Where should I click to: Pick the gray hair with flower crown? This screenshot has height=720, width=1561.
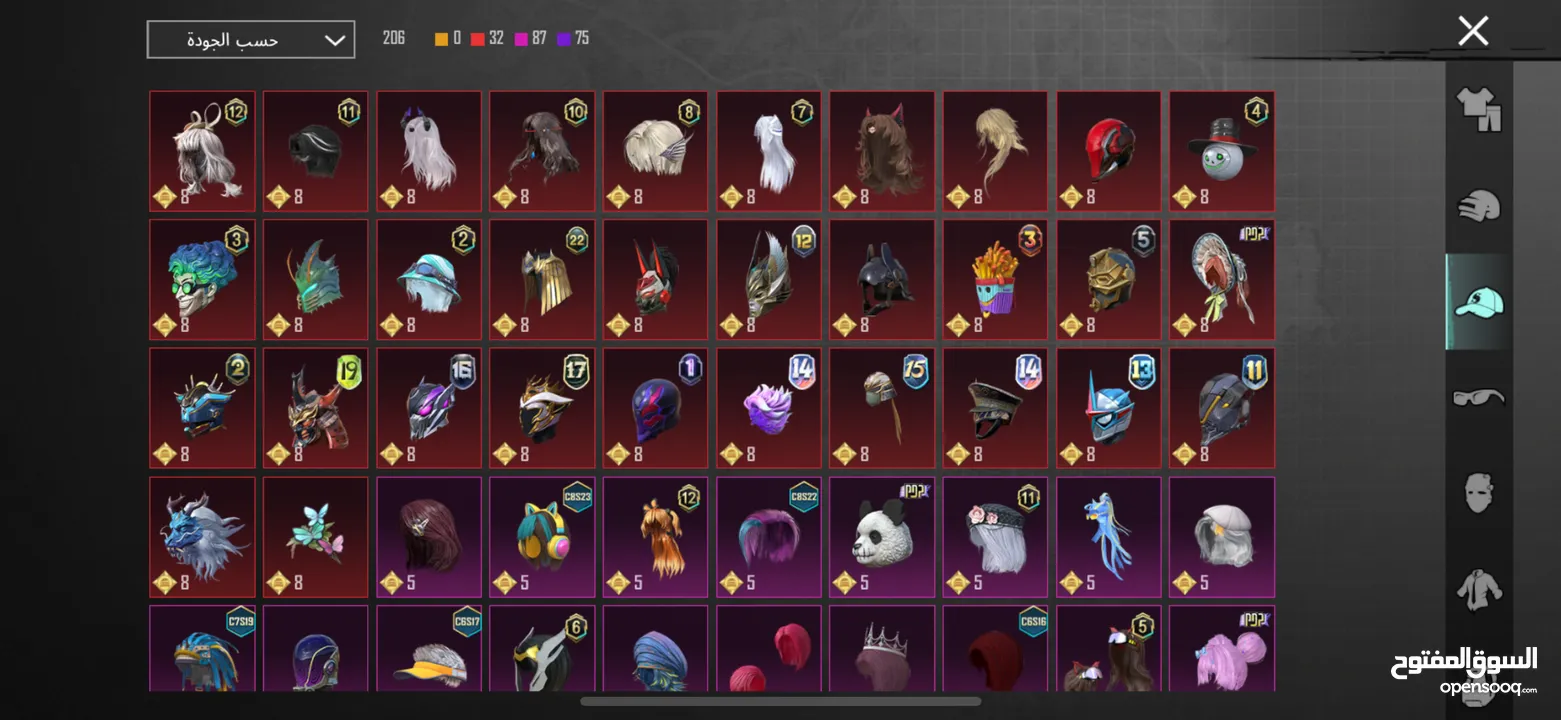coord(995,537)
